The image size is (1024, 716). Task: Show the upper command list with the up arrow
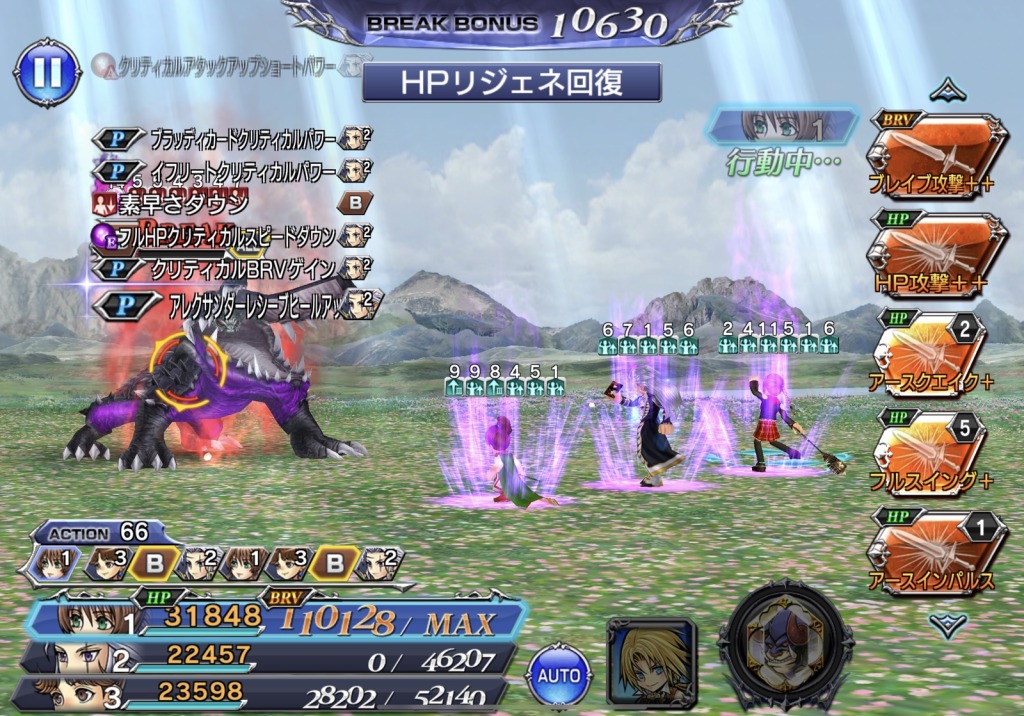pyautogui.click(x=946, y=92)
